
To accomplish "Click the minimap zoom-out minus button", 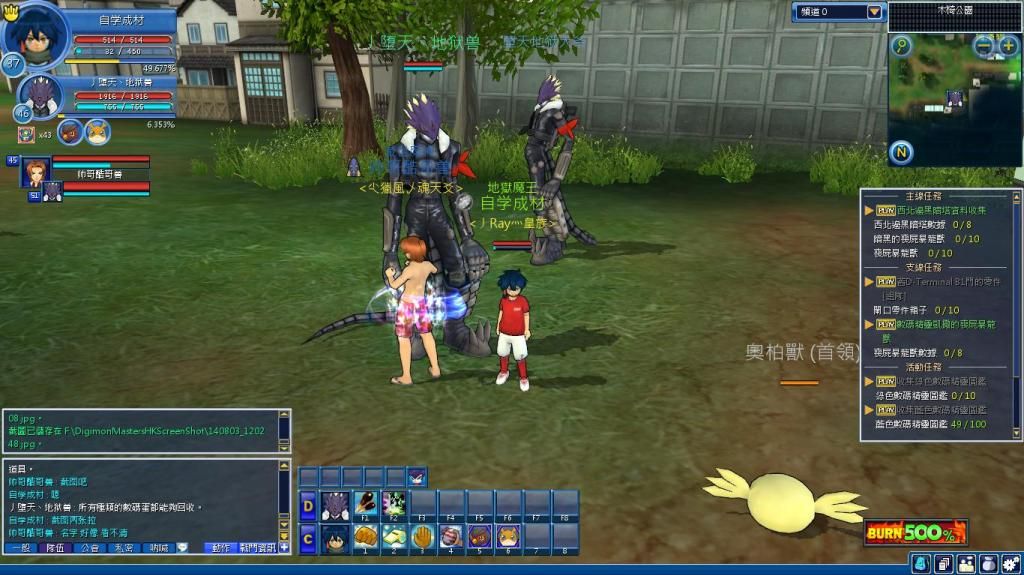I will (984, 46).
